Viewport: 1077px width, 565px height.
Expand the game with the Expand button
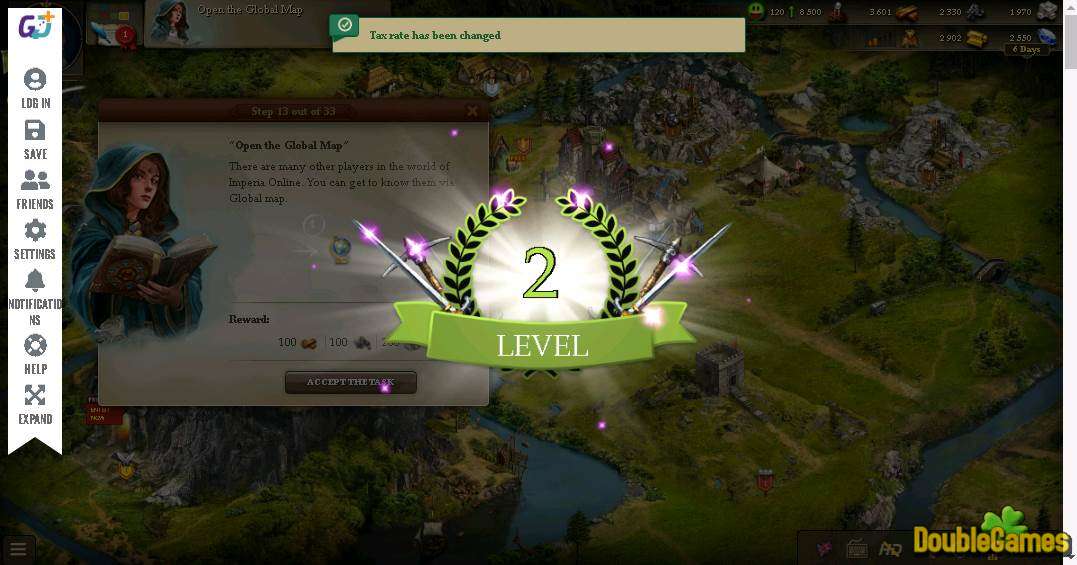35,404
